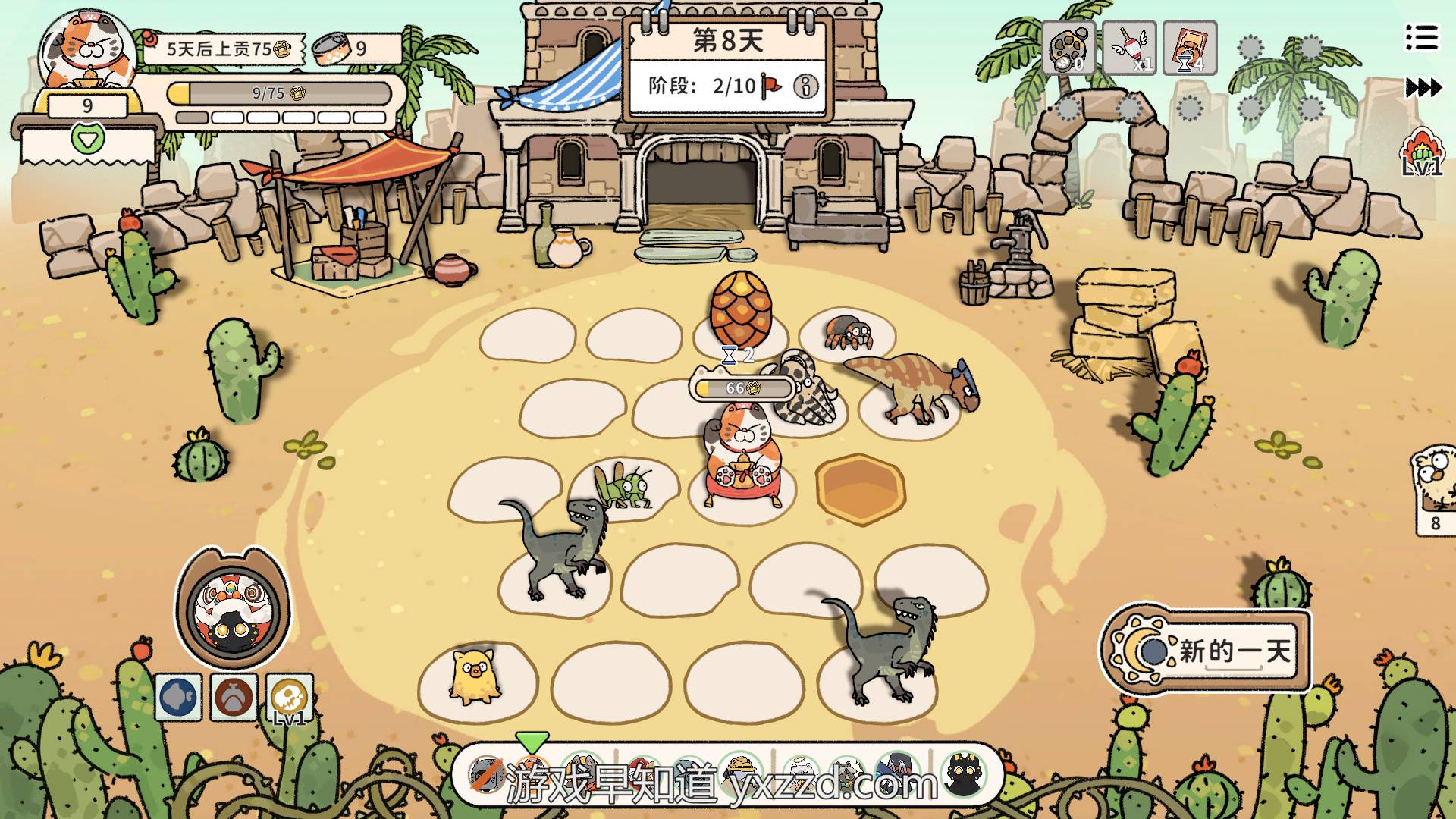Select the rocky ore item slot
Screen dimensions: 1456x819
coord(1068,48)
